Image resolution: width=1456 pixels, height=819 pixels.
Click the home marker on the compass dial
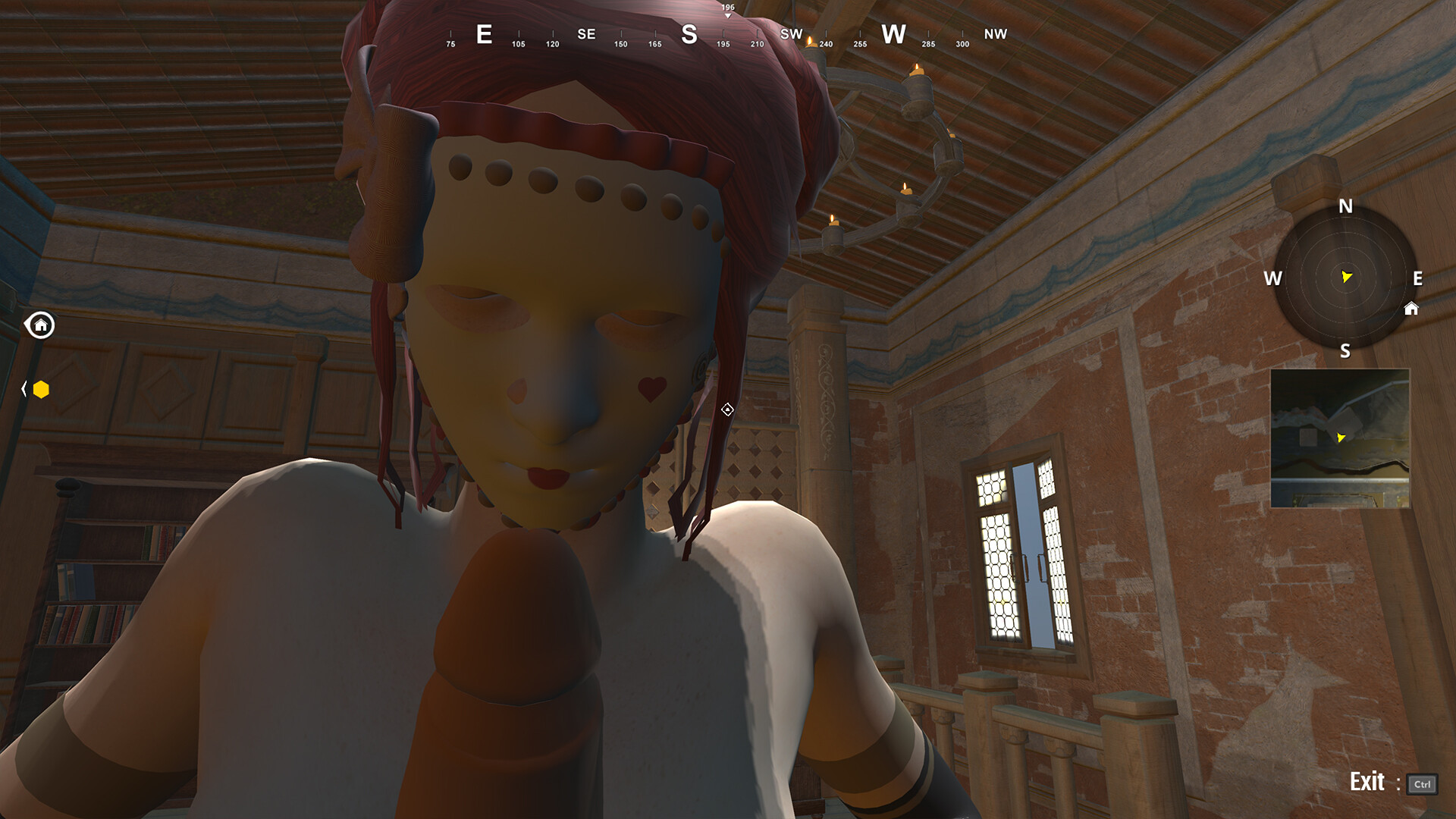click(x=1410, y=309)
